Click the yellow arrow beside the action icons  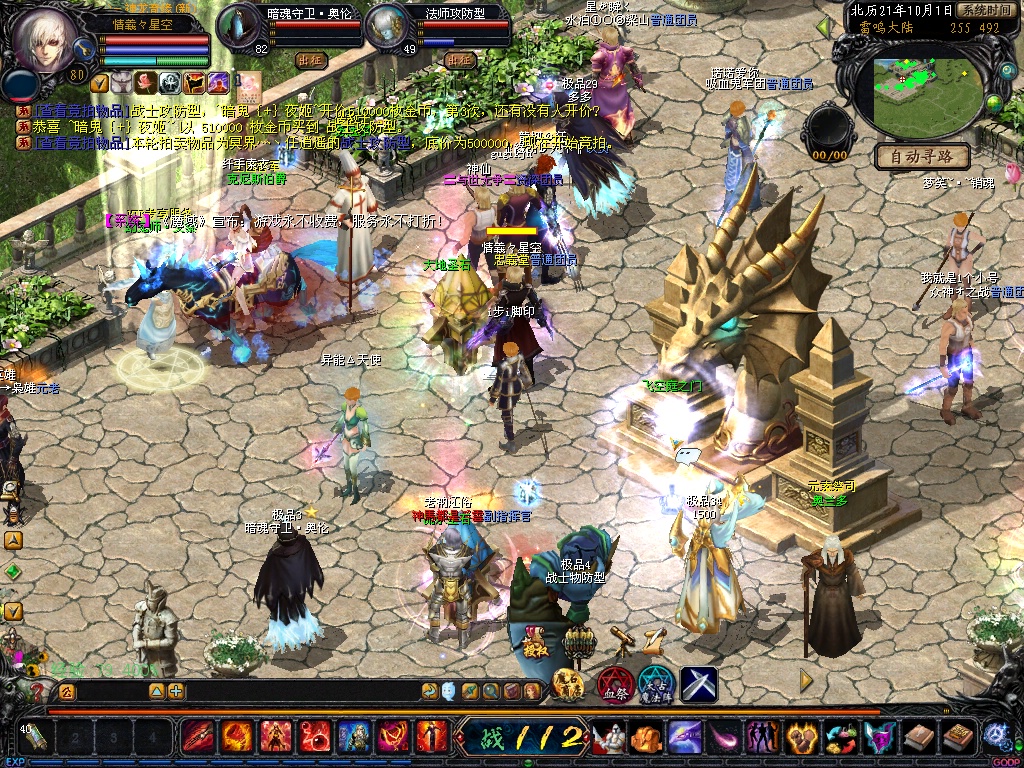806,681
